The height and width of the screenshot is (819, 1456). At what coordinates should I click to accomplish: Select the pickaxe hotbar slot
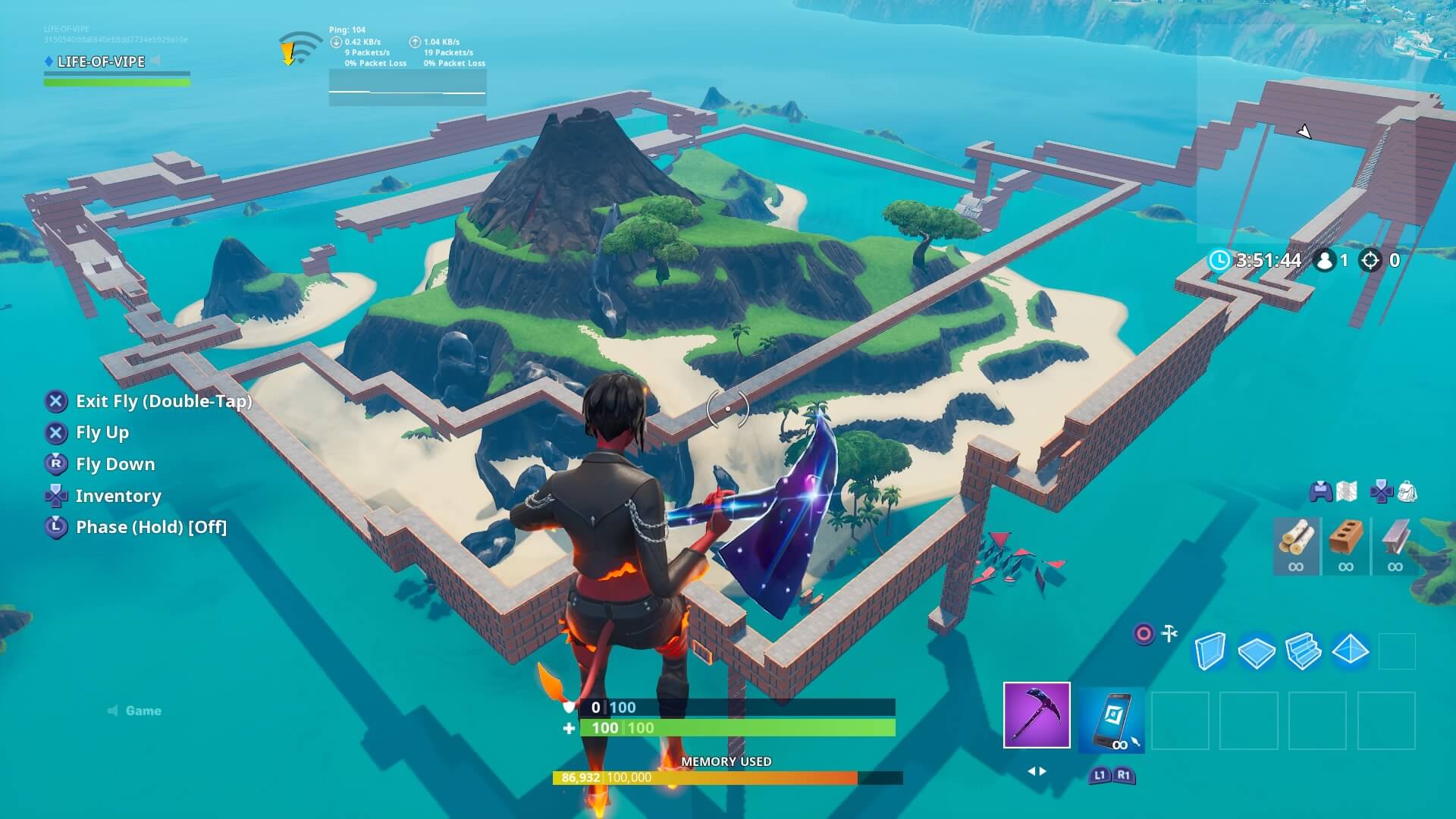(1037, 715)
